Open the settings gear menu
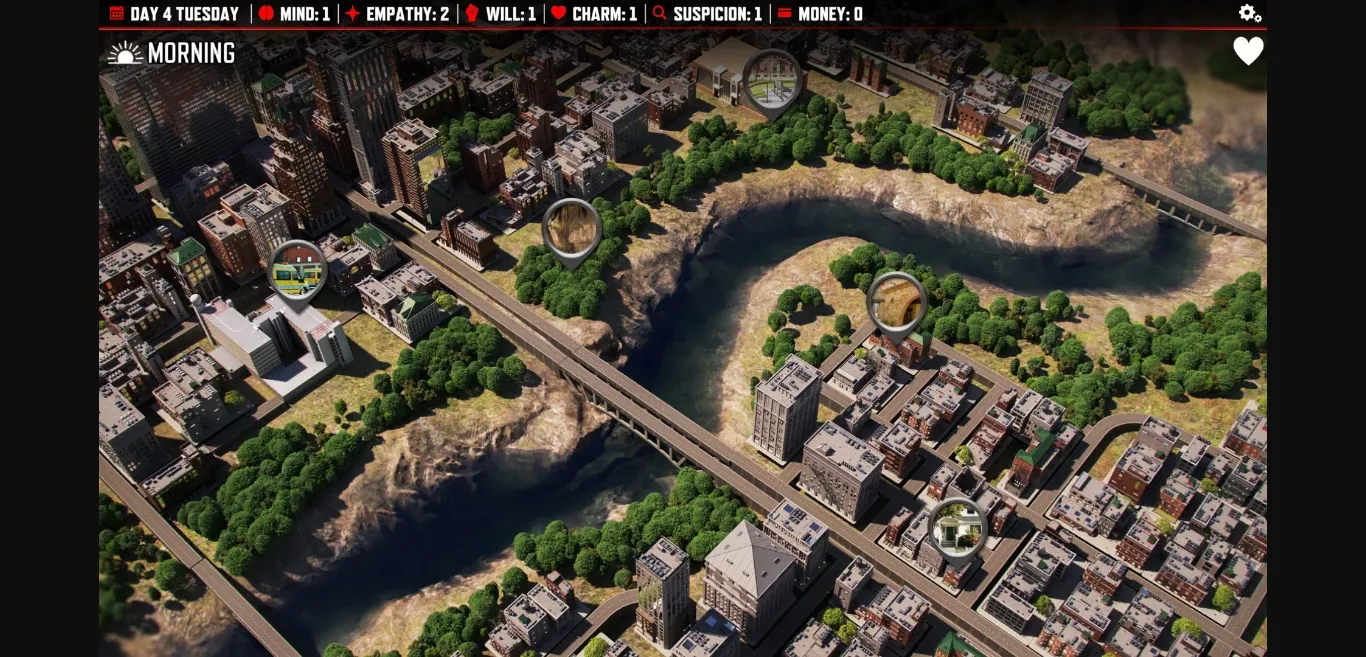The width and height of the screenshot is (1366, 657). click(1249, 13)
